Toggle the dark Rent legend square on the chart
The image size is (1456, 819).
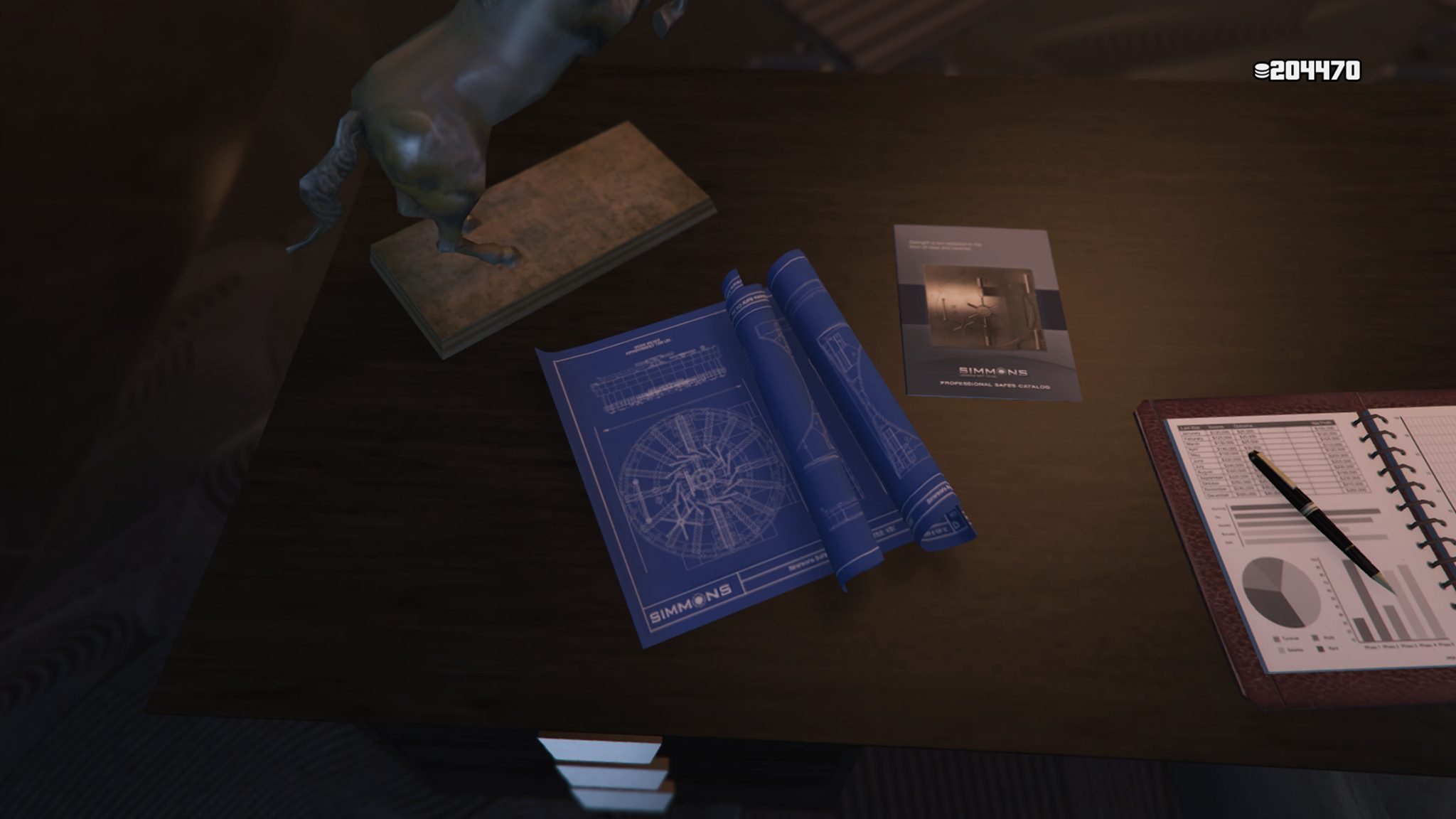tap(1321, 648)
